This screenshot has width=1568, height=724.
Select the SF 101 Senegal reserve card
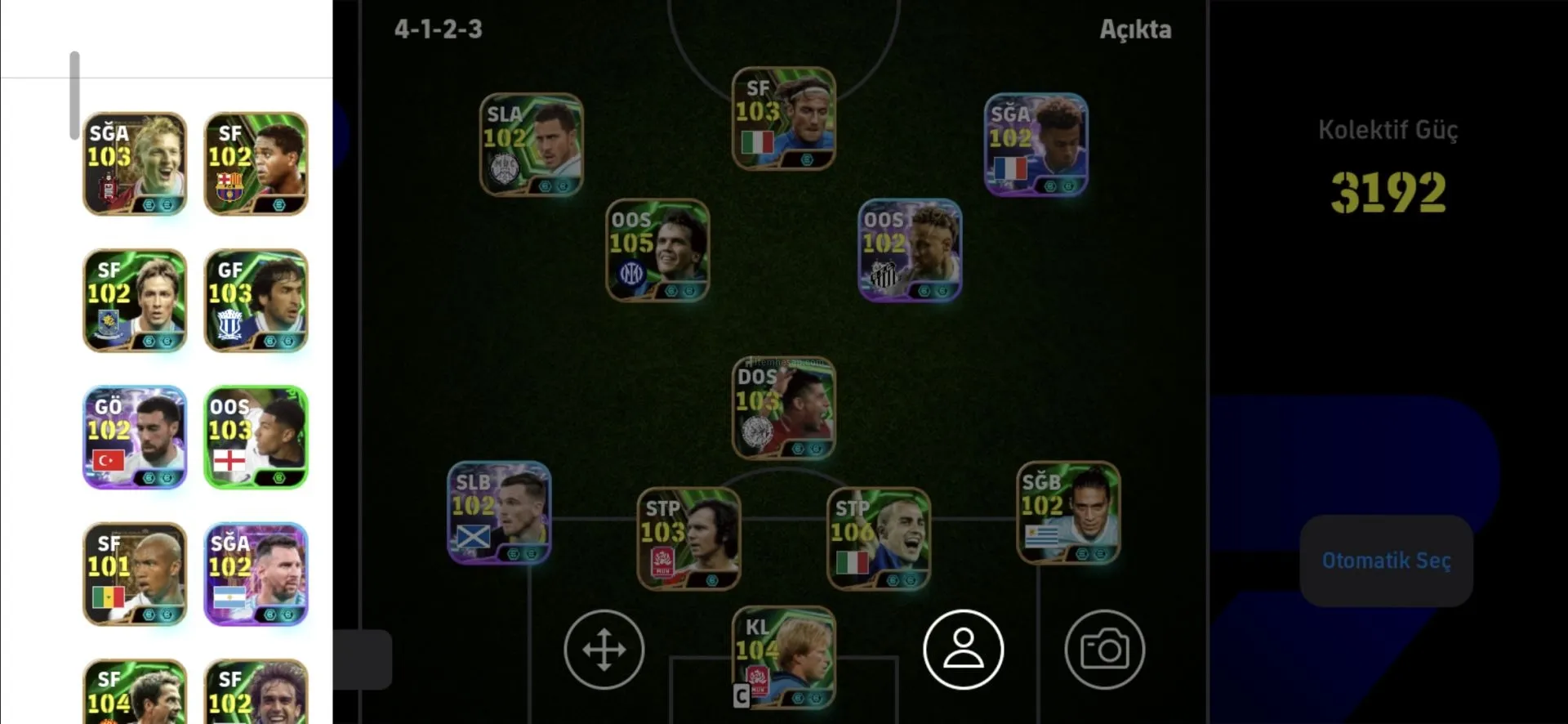pyautogui.click(x=135, y=574)
